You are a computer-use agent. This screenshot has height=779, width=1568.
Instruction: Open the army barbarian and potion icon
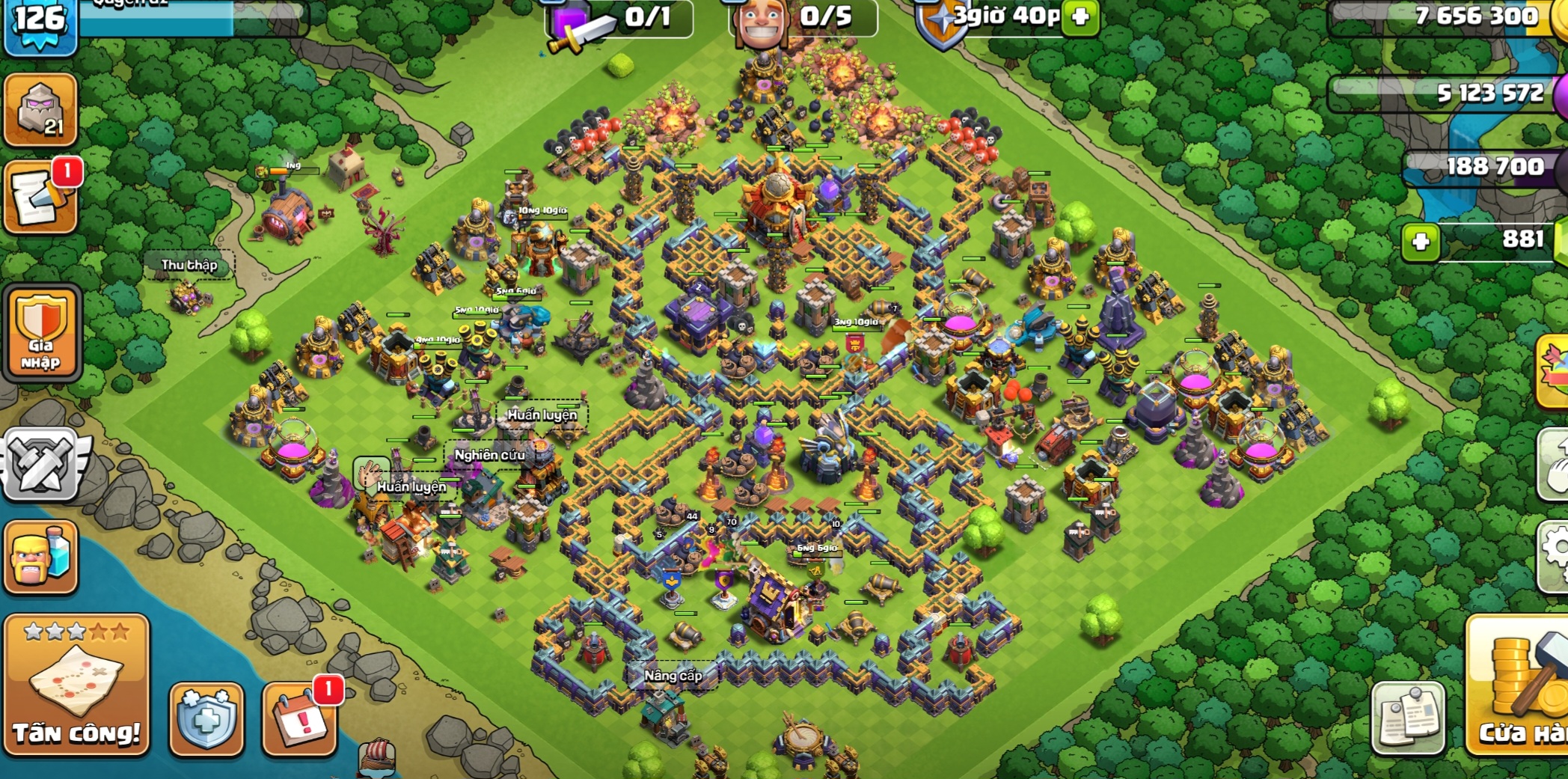(x=41, y=557)
